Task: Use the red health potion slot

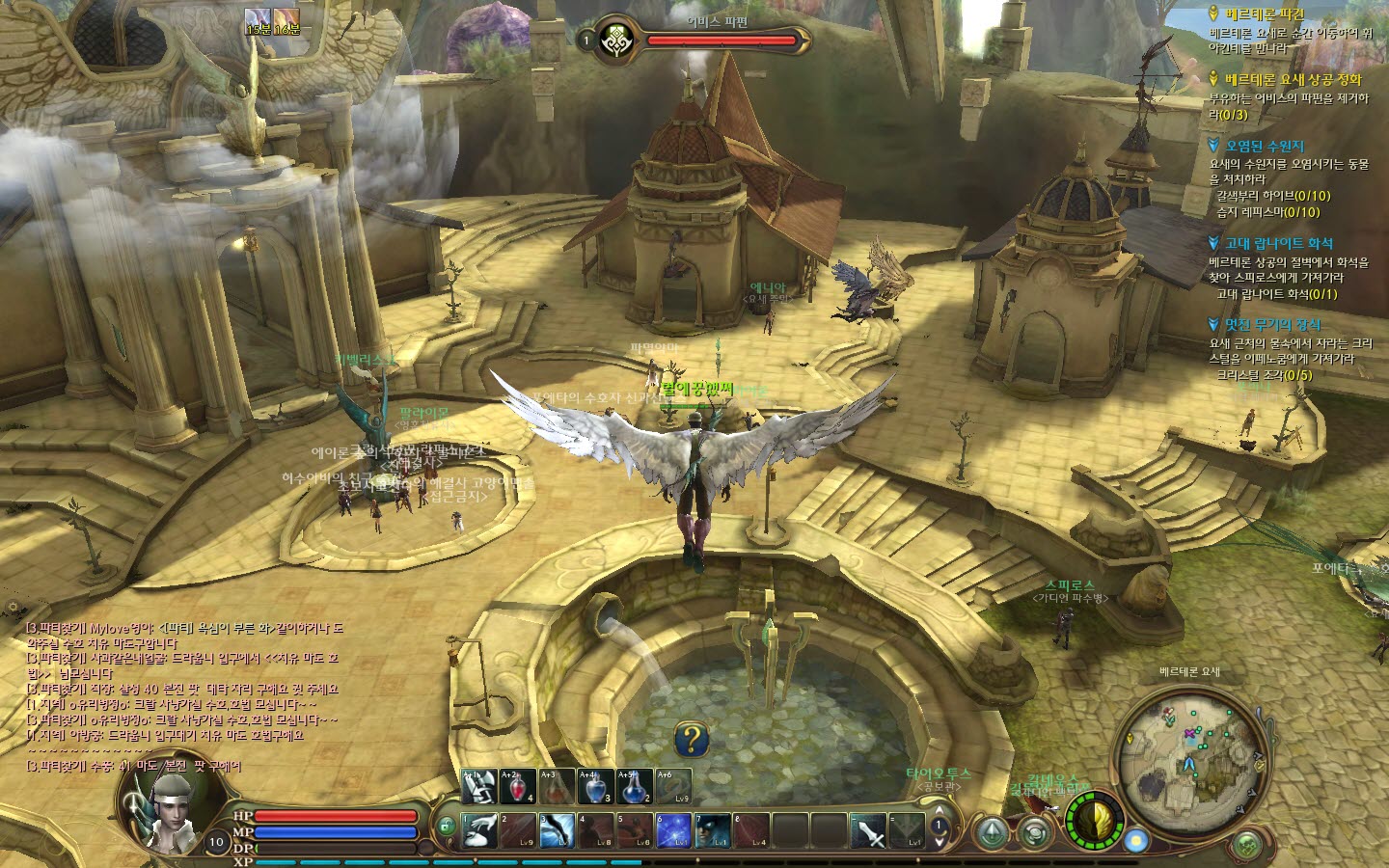Action: 518,787
